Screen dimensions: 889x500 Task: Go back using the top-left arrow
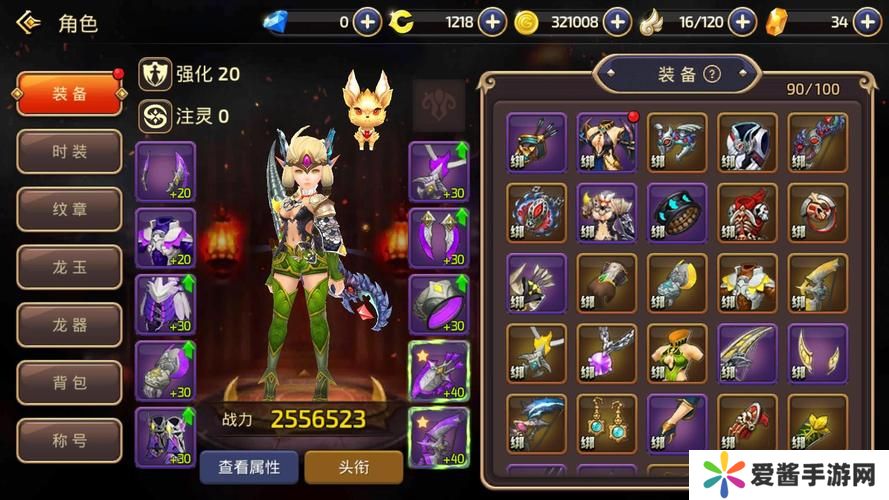click(26, 22)
